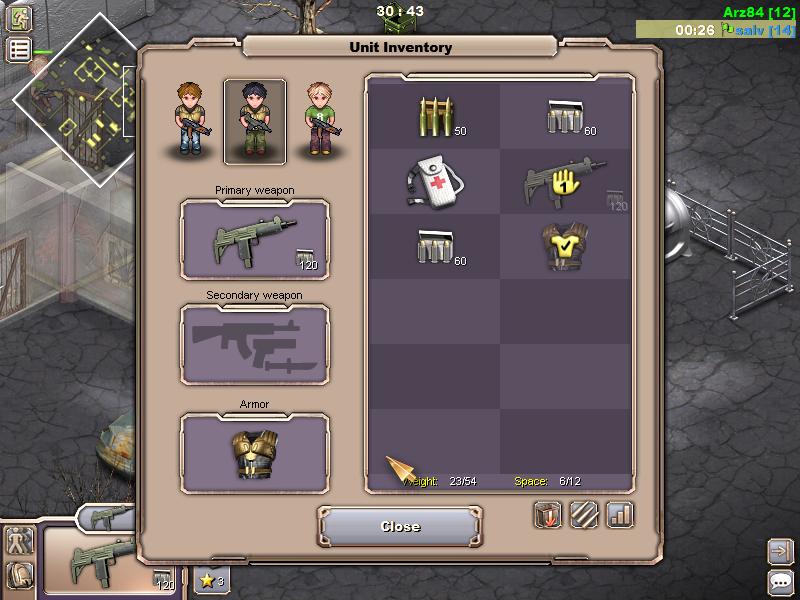Click the empty Secondary weapon slot
The height and width of the screenshot is (600, 800).
254,345
